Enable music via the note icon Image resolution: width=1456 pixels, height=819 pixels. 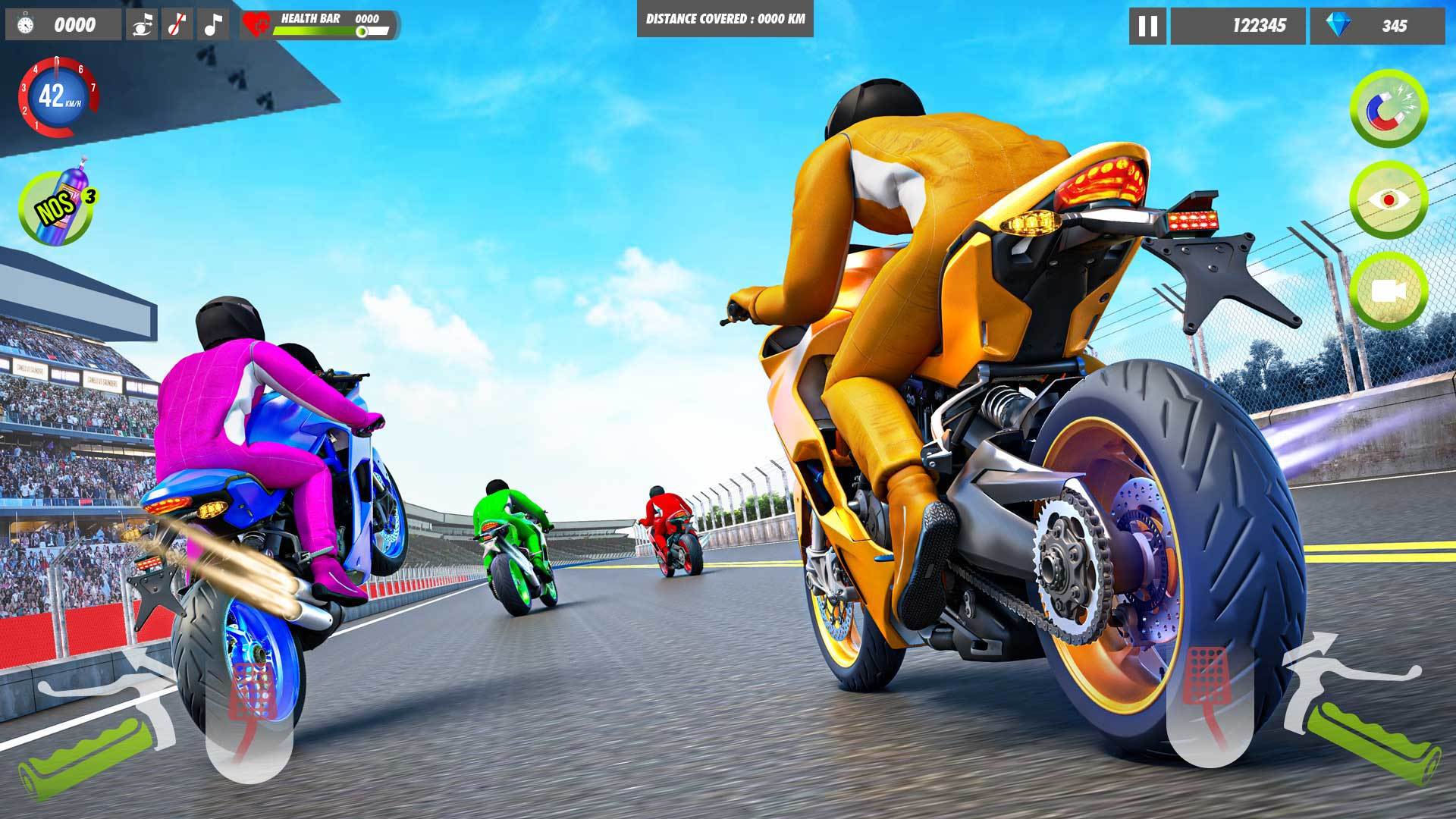pos(211,25)
